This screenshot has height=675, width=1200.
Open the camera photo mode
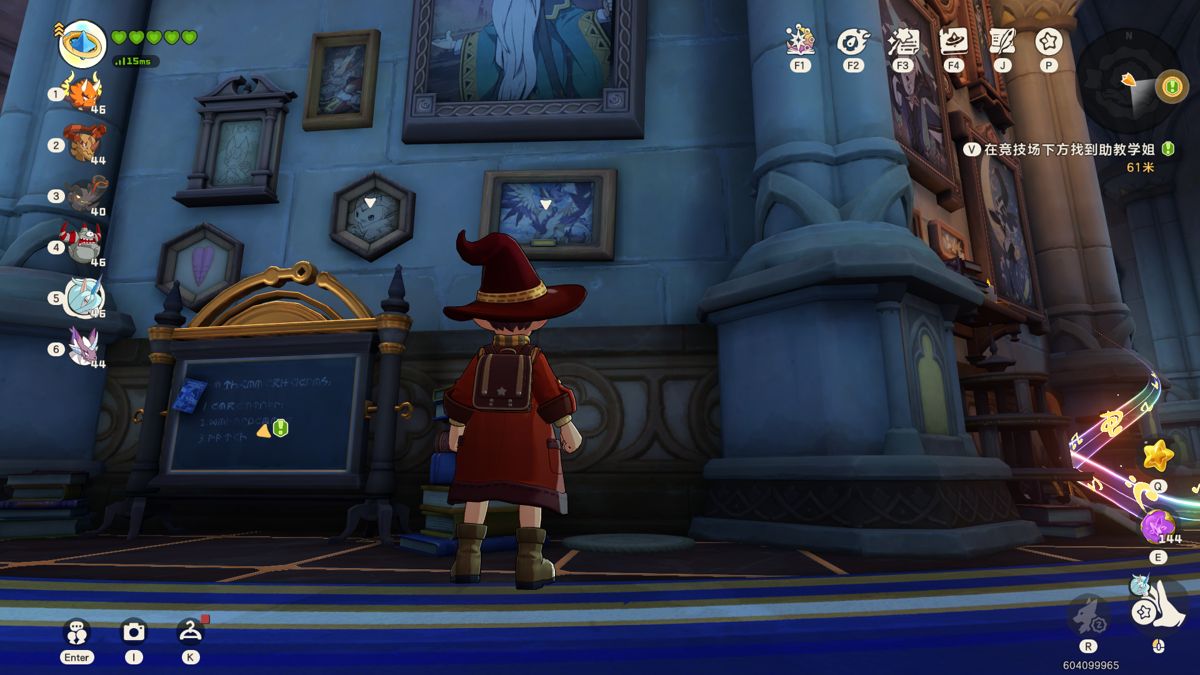[x=133, y=631]
